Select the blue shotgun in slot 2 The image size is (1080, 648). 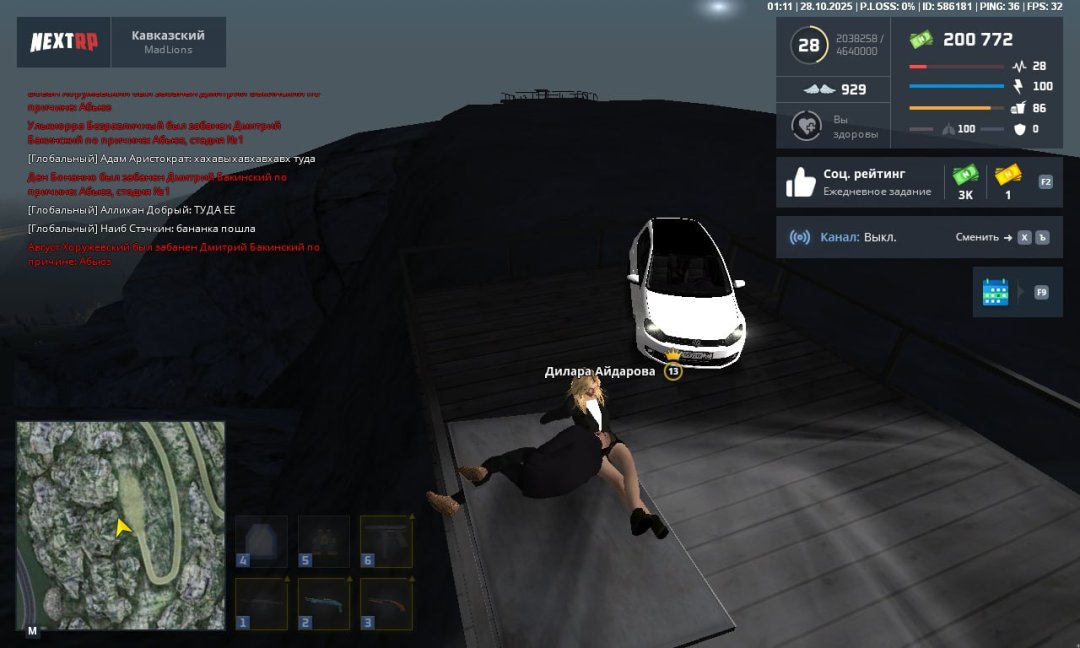(324, 603)
